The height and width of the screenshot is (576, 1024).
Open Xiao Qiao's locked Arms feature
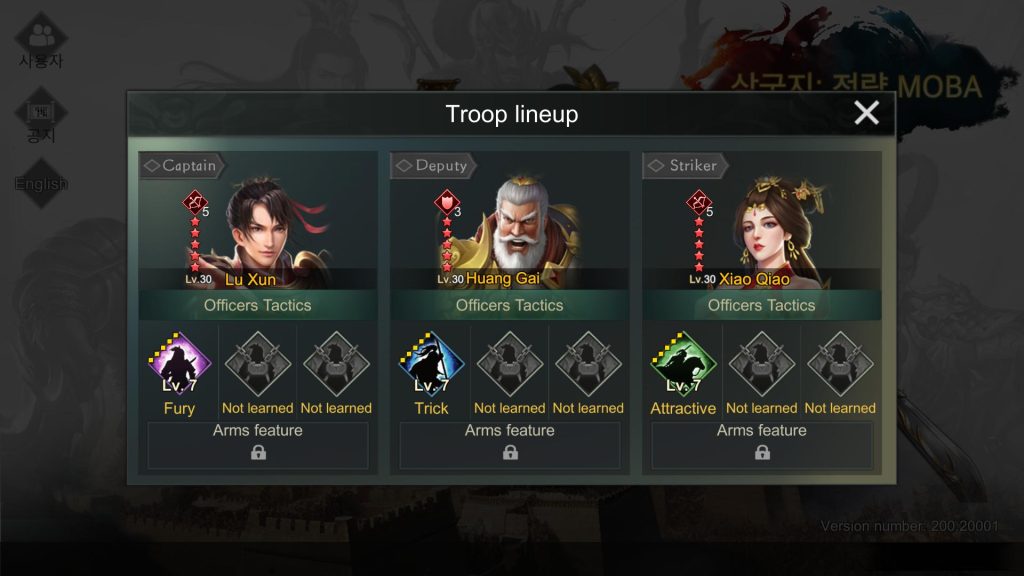coord(762,445)
